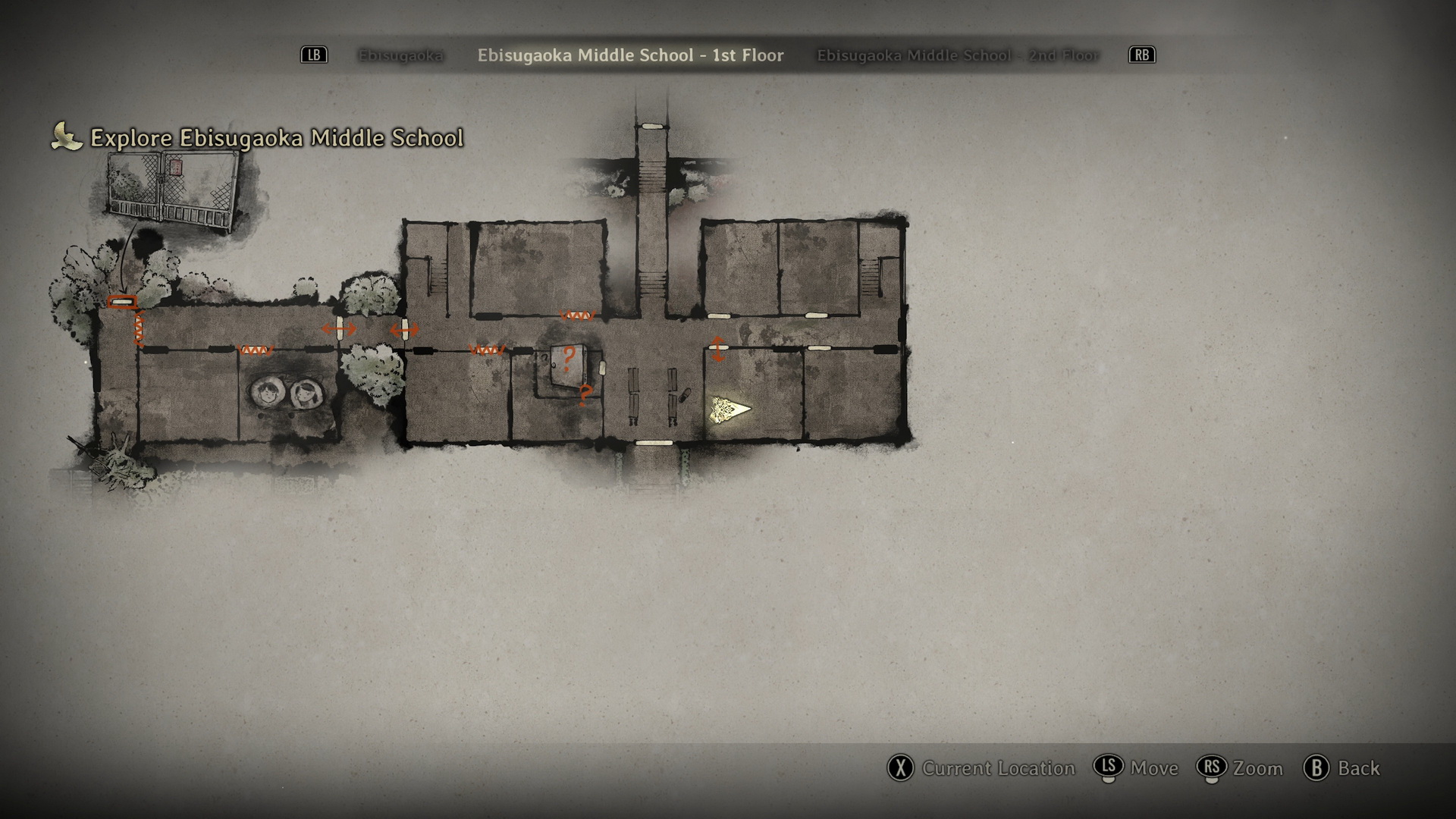The width and height of the screenshot is (1456, 819).
Task: Click the red vertical double-arrow door marker
Action: 717,348
